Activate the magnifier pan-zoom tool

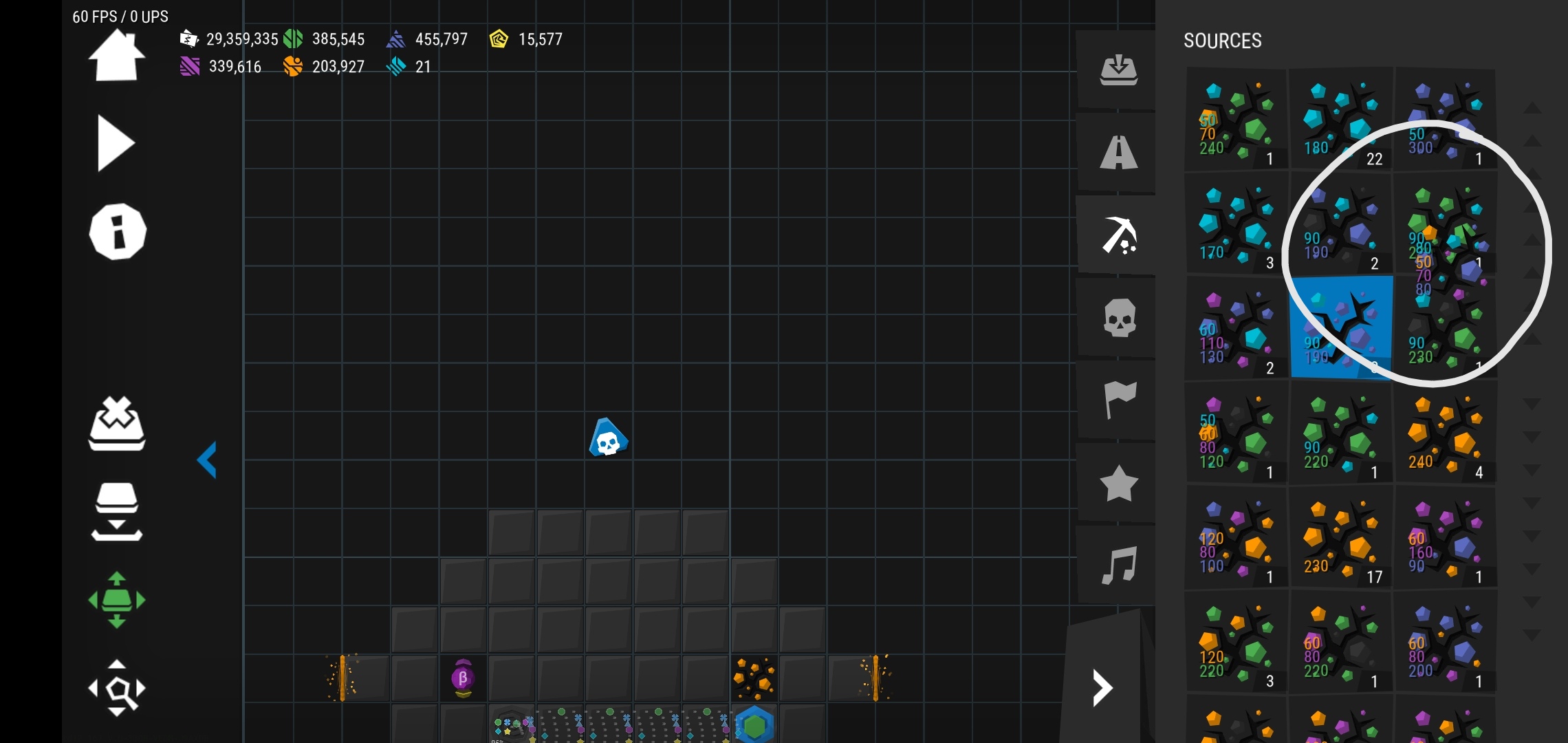point(117,688)
